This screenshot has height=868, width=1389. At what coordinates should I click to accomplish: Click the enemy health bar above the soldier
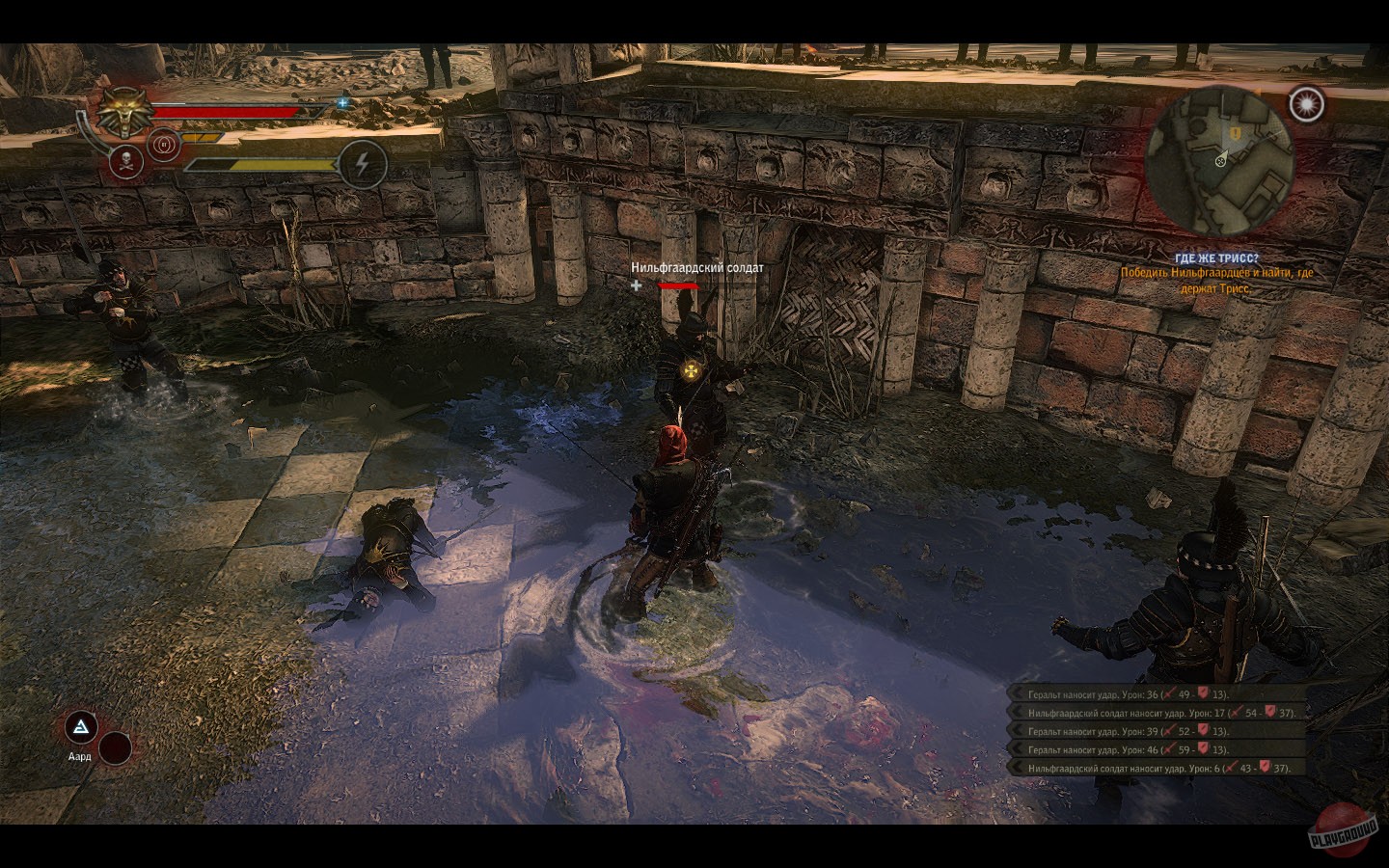(678, 286)
